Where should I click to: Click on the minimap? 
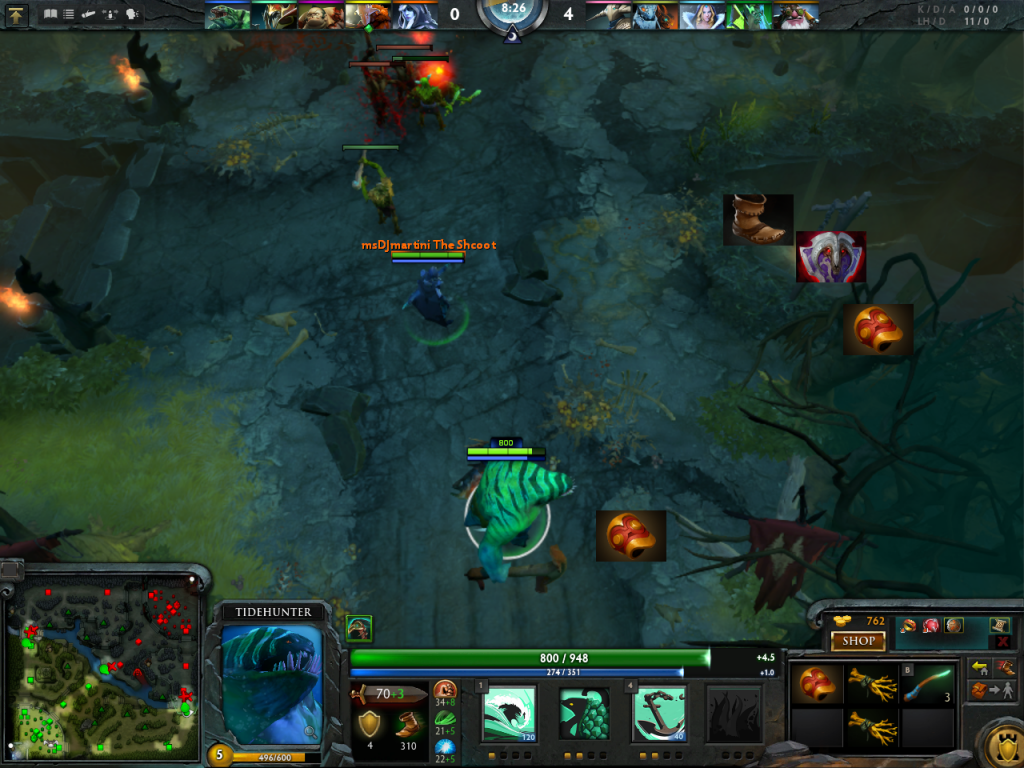(103, 665)
